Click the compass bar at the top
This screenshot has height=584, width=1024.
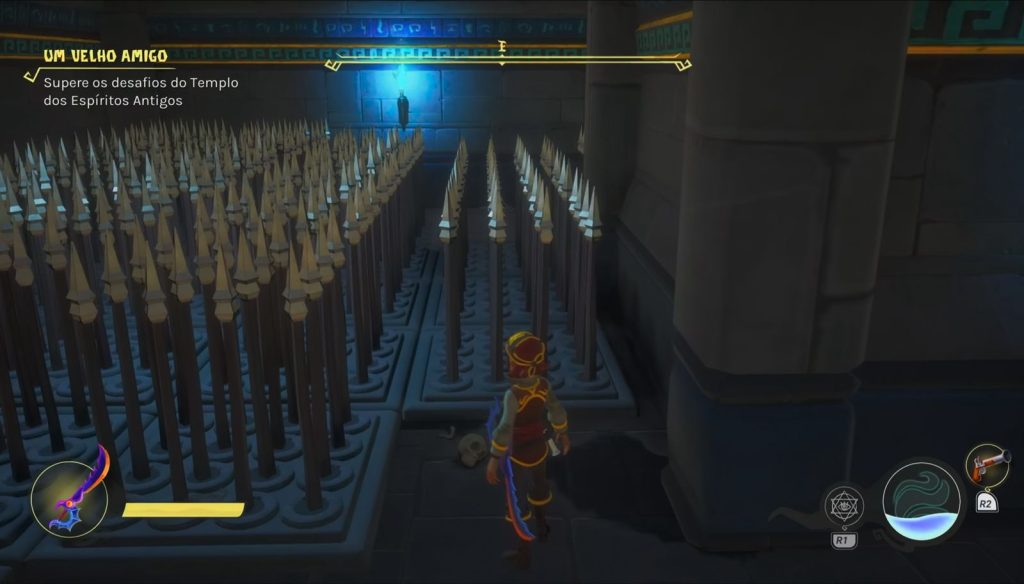pos(508,61)
